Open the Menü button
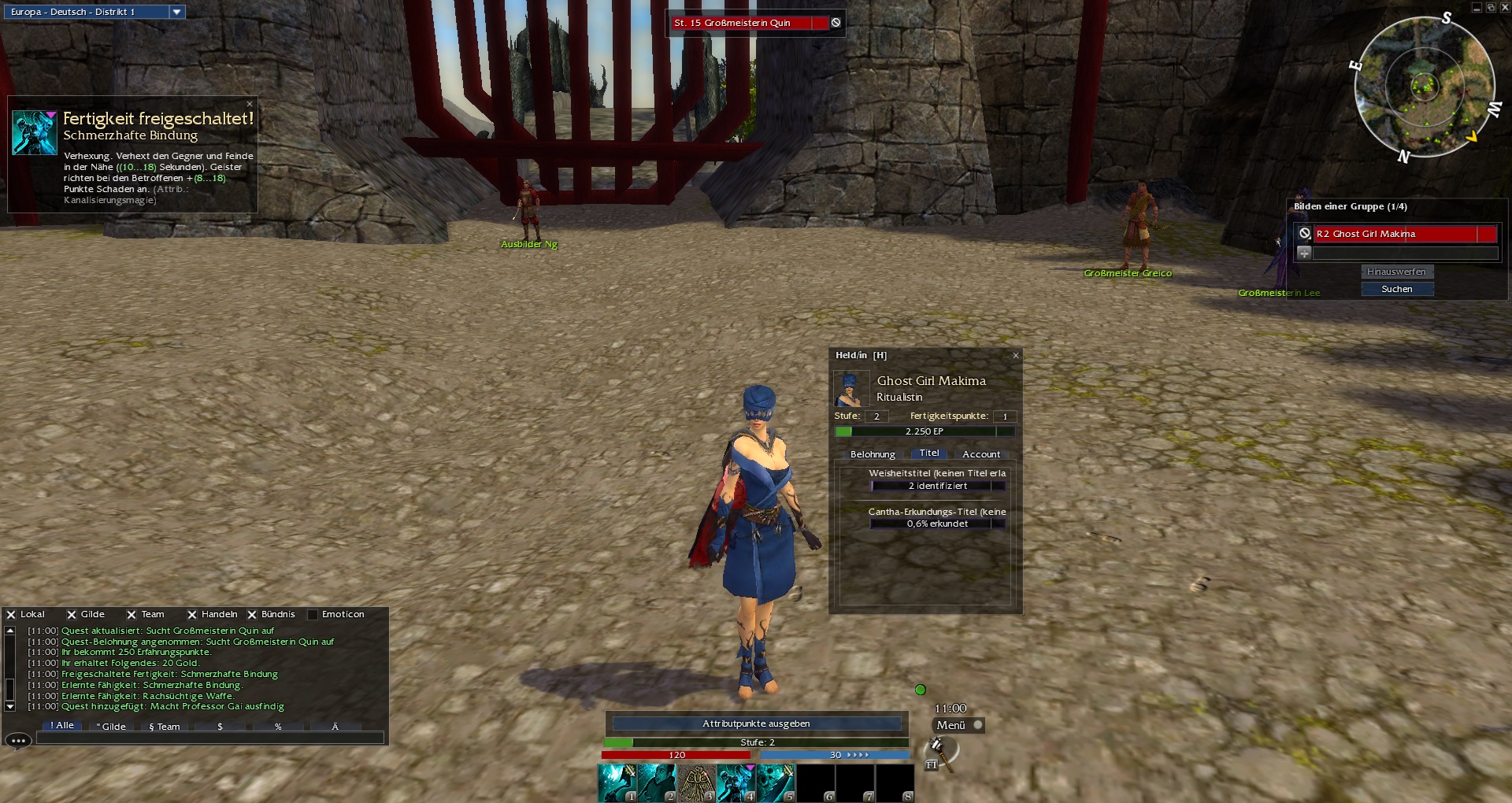 click(951, 725)
